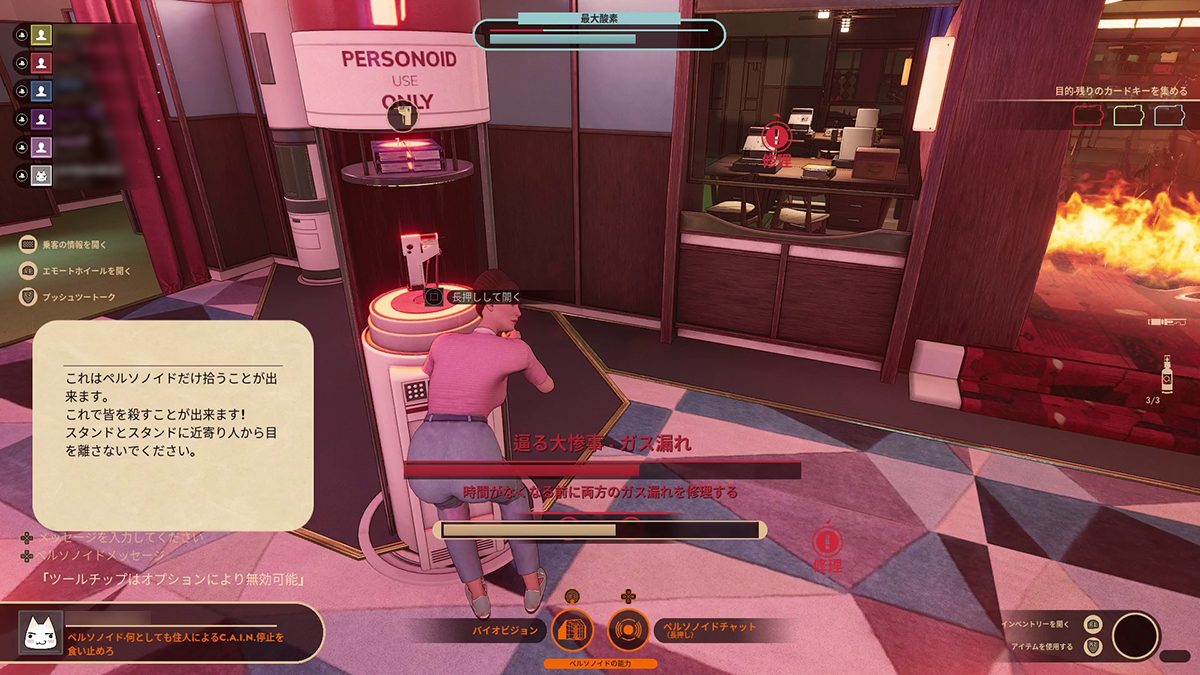
Task: Select the red player portrait
Action: pos(41,62)
